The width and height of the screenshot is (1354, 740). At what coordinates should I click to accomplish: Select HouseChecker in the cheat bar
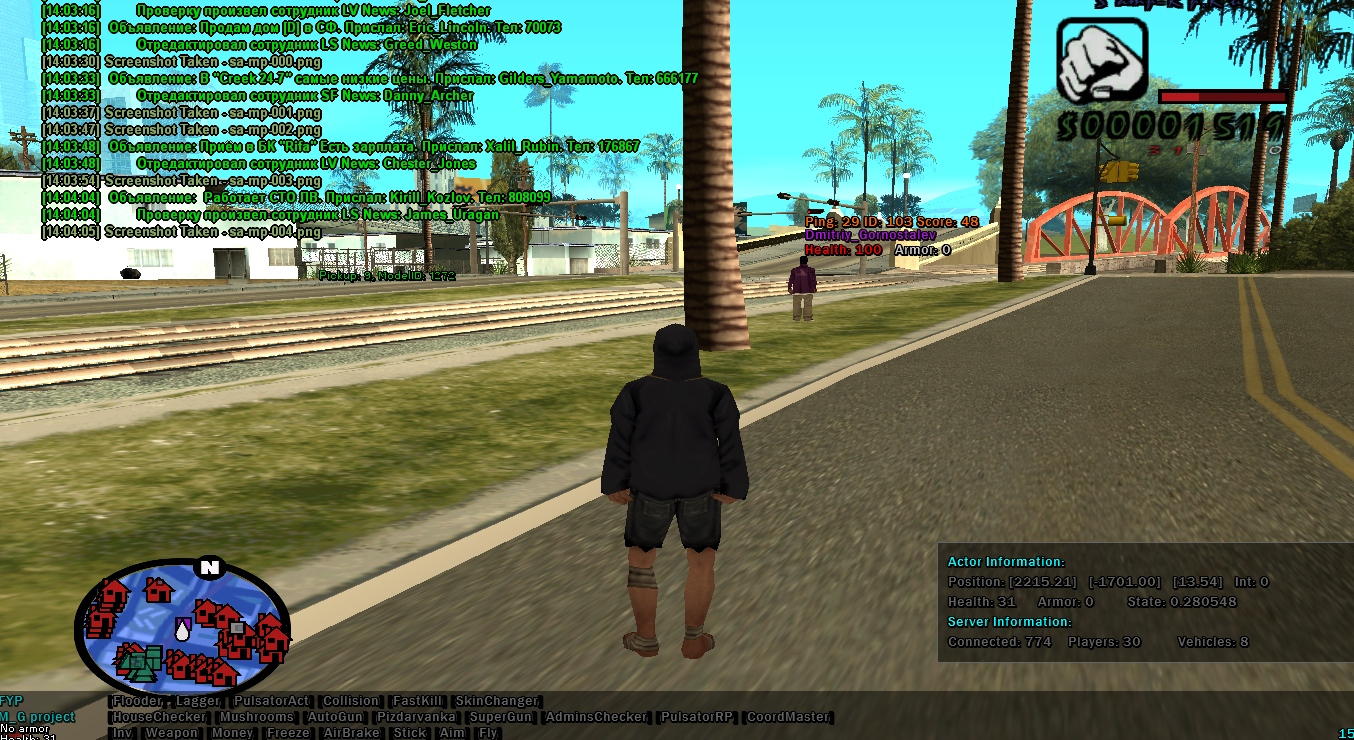pos(159,717)
